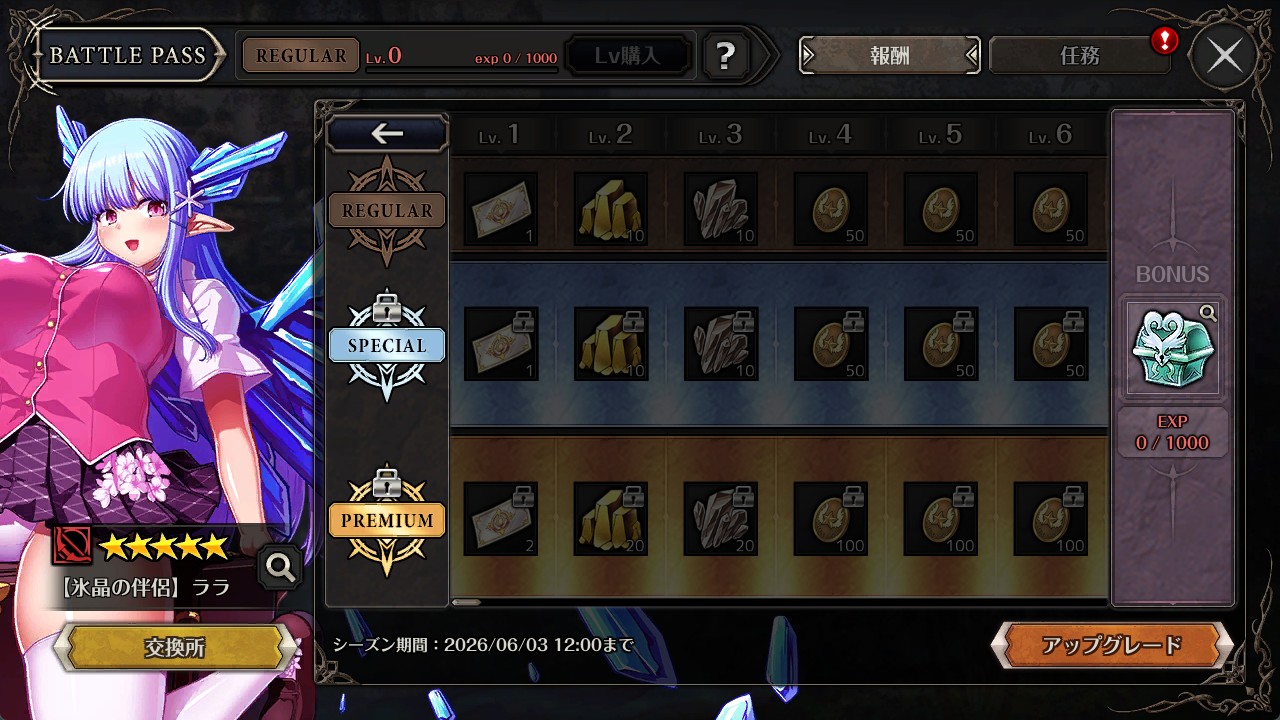
Task: Select the Regular Lv.1 ticket reward
Action: pyautogui.click(x=500, y=209)
